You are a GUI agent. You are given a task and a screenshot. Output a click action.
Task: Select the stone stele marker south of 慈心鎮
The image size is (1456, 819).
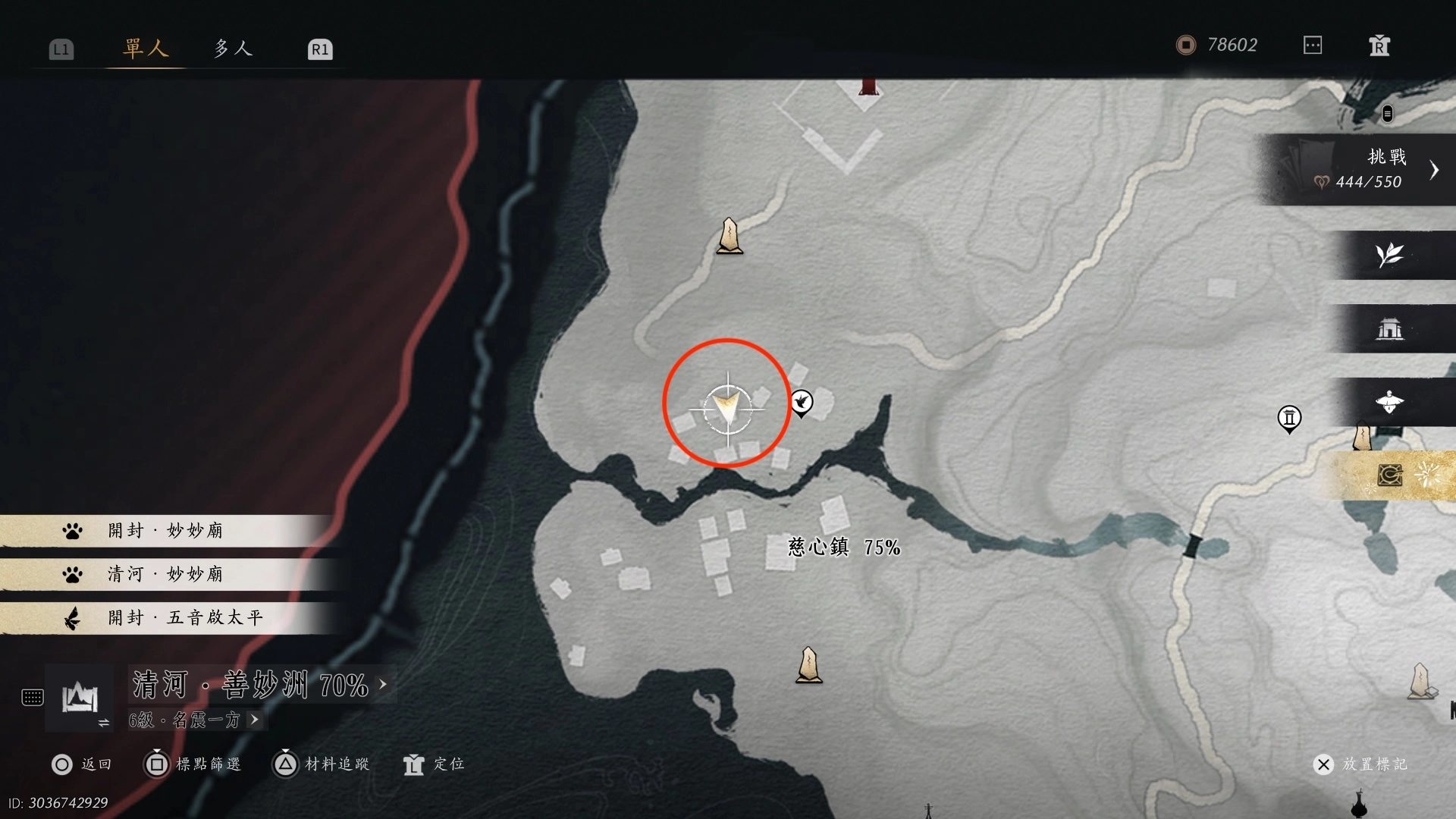[808, 665]
